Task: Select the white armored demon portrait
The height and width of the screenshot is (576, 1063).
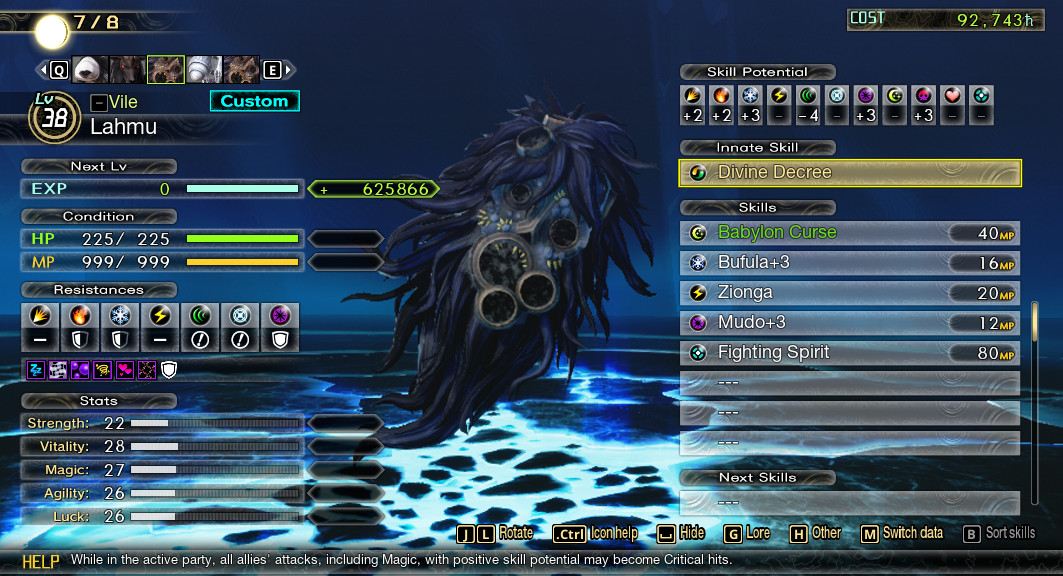Action: pos(204,69)
